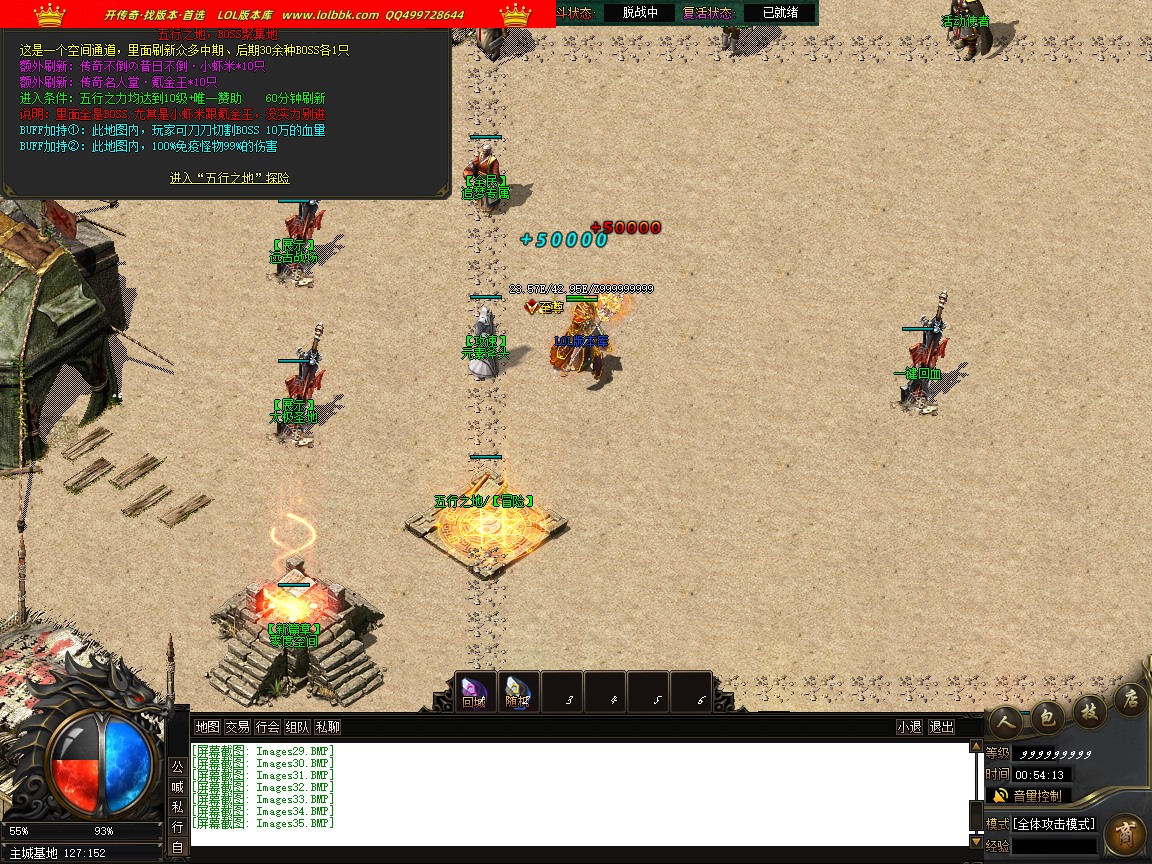Select the 喊 shout chat channel
1152x864 pixels.
tap(177, 787)
